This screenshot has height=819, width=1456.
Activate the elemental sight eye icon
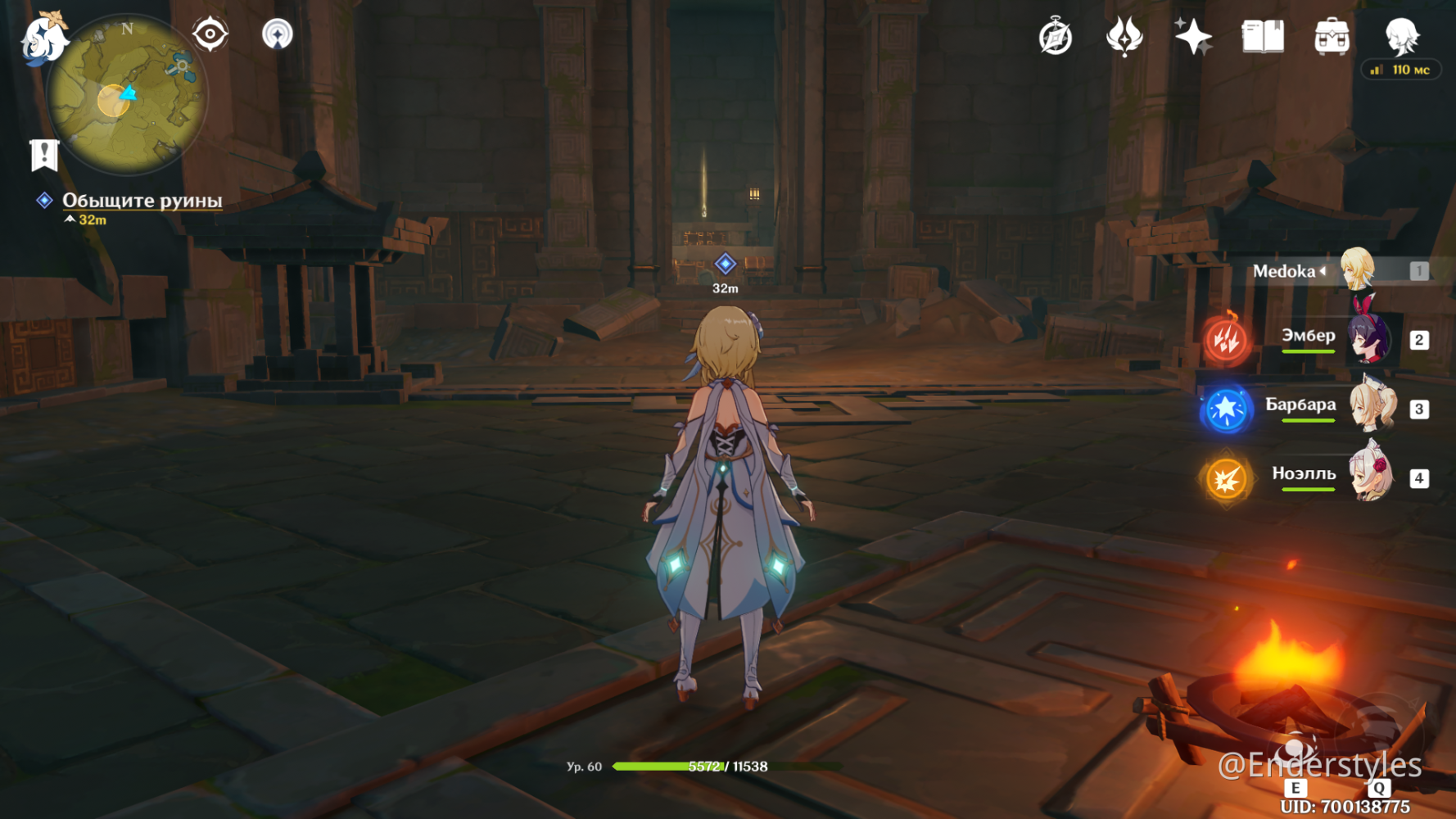click(x=210, y=34)
